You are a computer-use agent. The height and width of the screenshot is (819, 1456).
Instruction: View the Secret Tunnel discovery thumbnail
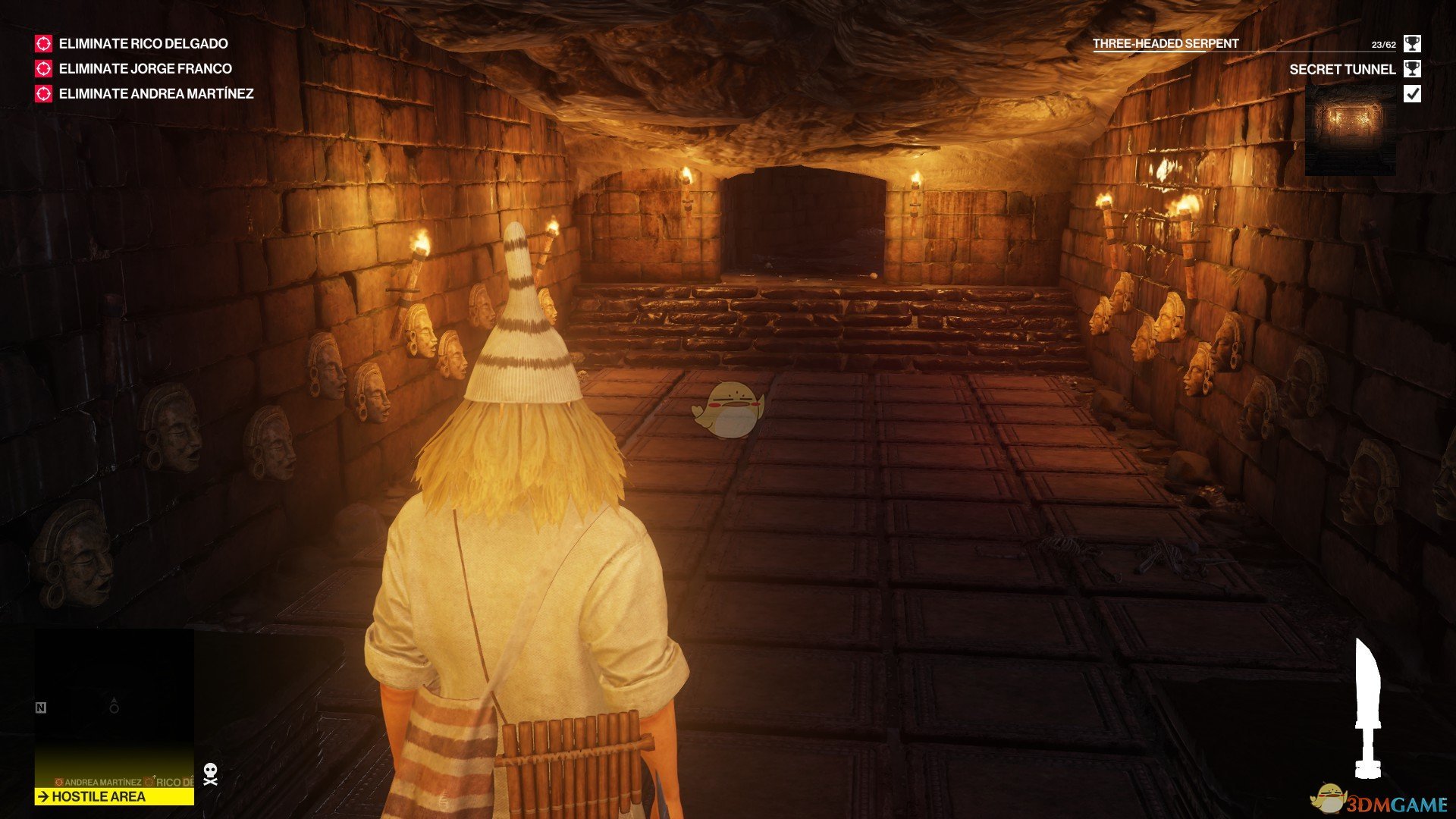(x=1350, y=129)
